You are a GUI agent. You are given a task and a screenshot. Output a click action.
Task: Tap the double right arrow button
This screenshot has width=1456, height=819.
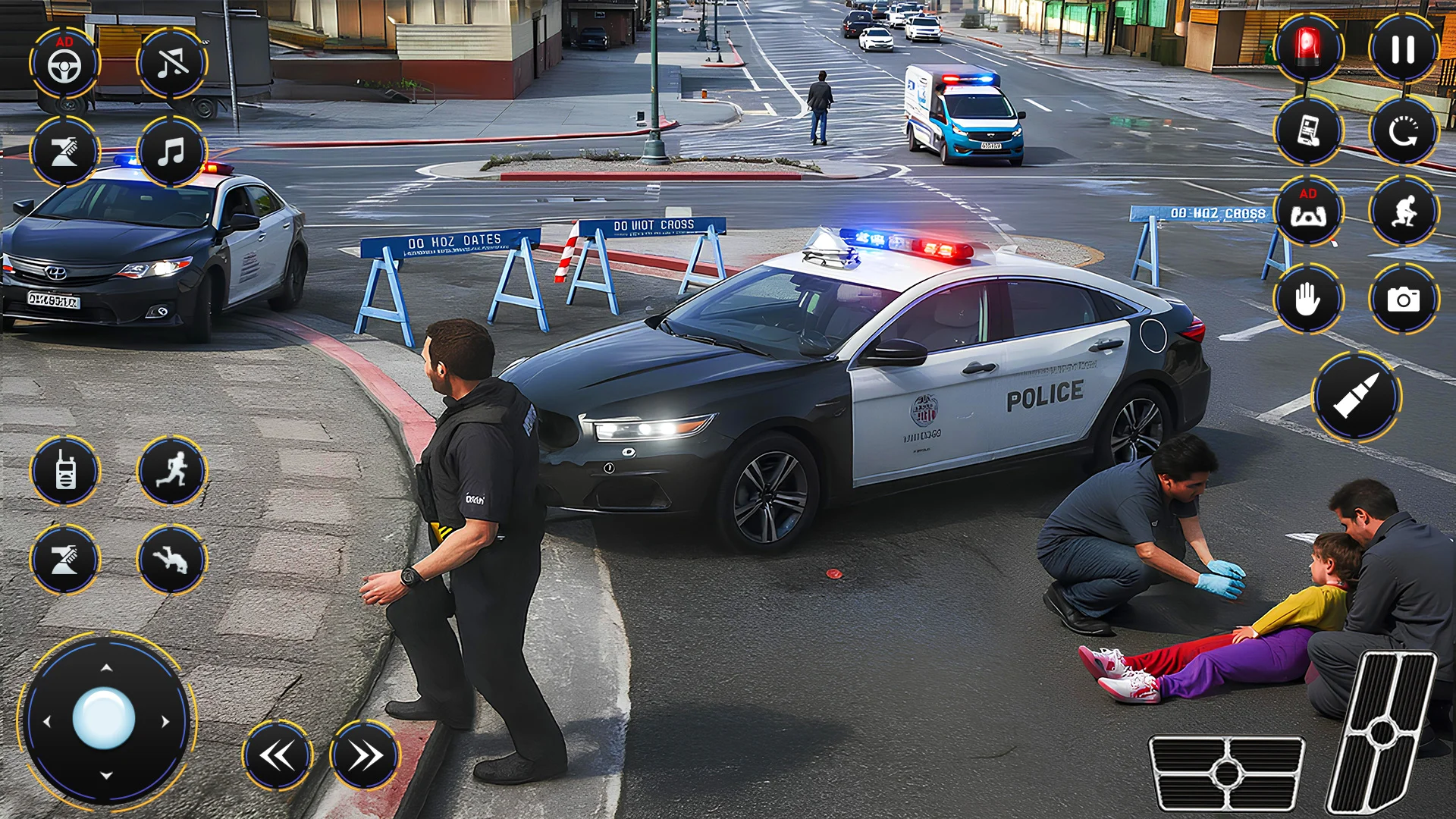pos(365,755)
